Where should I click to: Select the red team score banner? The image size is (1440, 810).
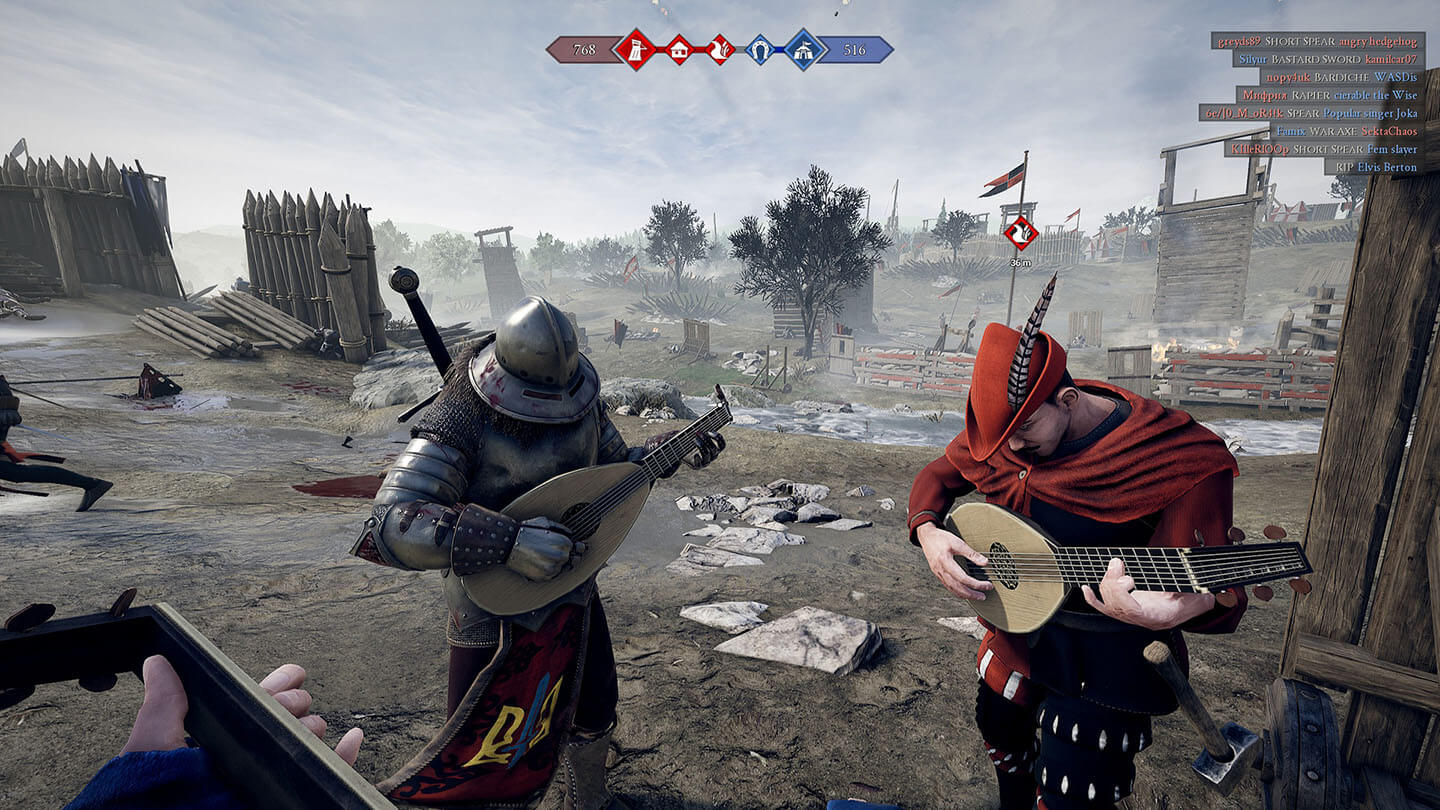pyautogui.click(x=584, y=48)
